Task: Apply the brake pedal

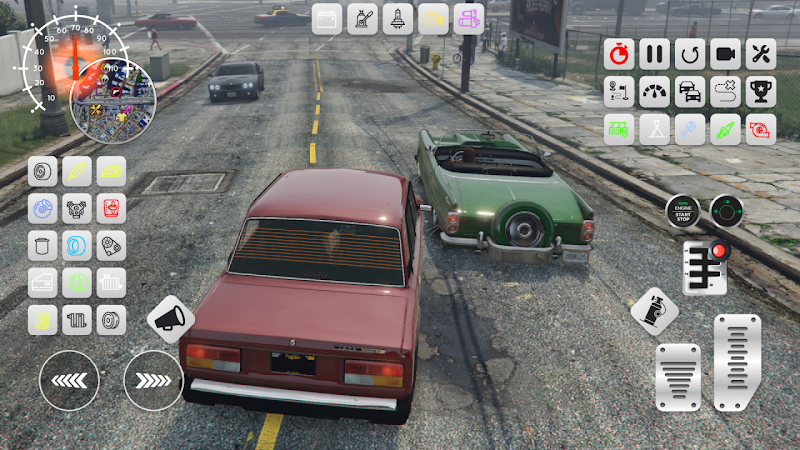Action: click(x=678, y=377)
